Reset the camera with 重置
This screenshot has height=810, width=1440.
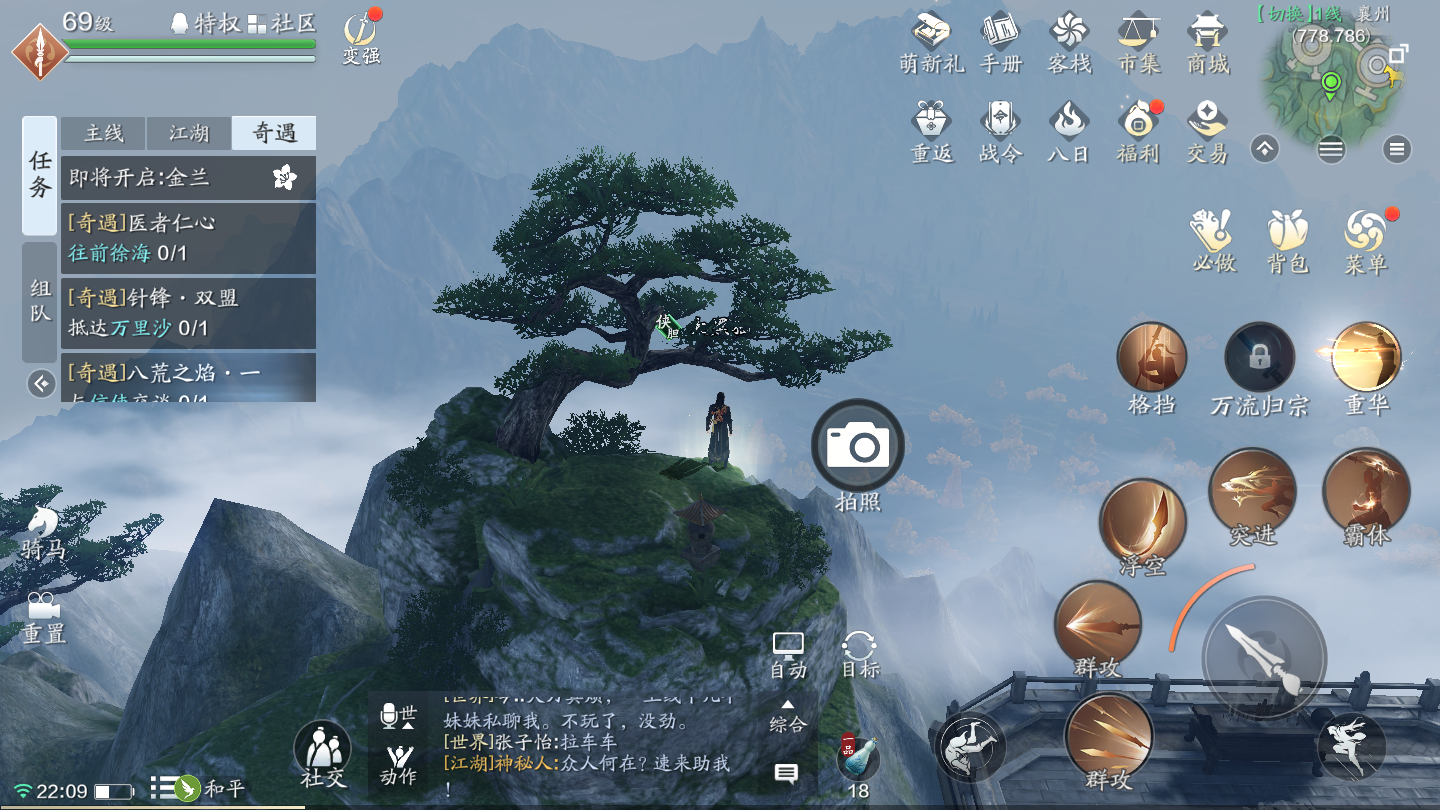(x=43, y=617)
